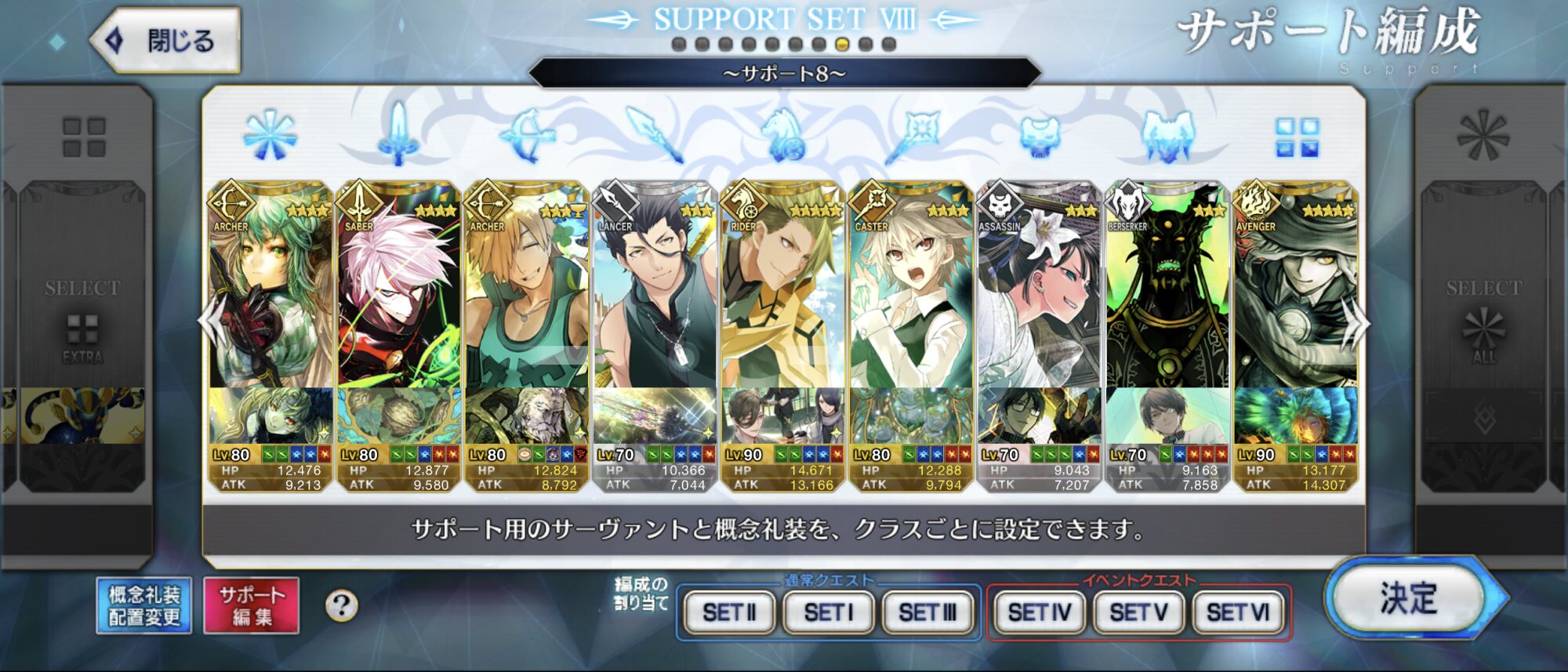Assign SET IV for event quests

tap(1040, 612)
